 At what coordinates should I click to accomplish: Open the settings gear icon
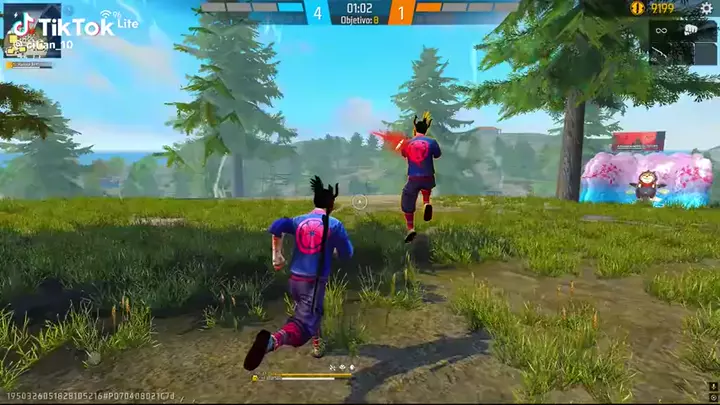pos(707,8)
